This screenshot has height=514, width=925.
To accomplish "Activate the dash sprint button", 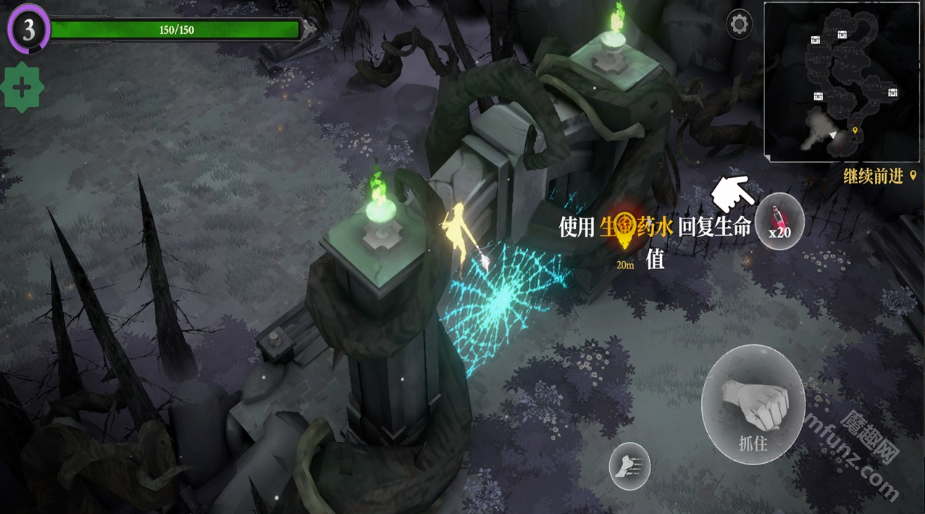I will tap(629, 465).
